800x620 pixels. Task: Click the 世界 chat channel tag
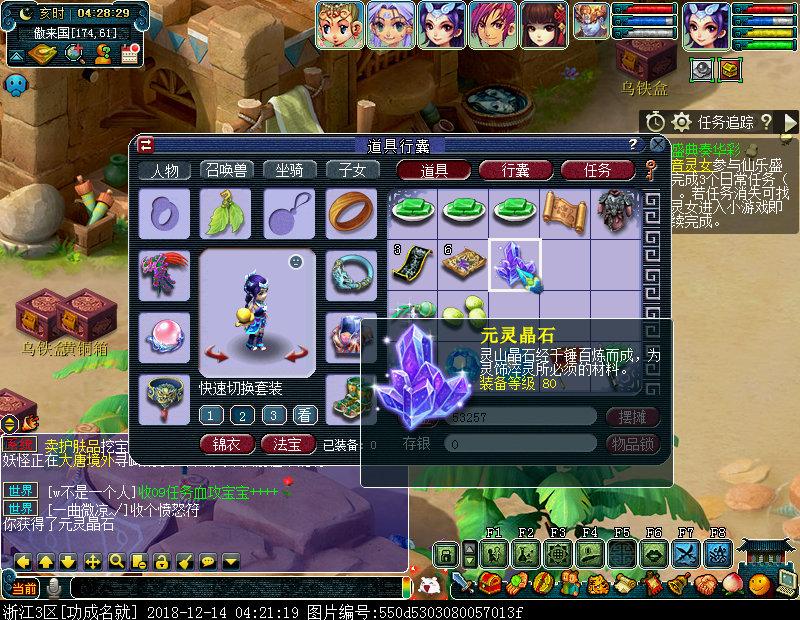[21, 491]
